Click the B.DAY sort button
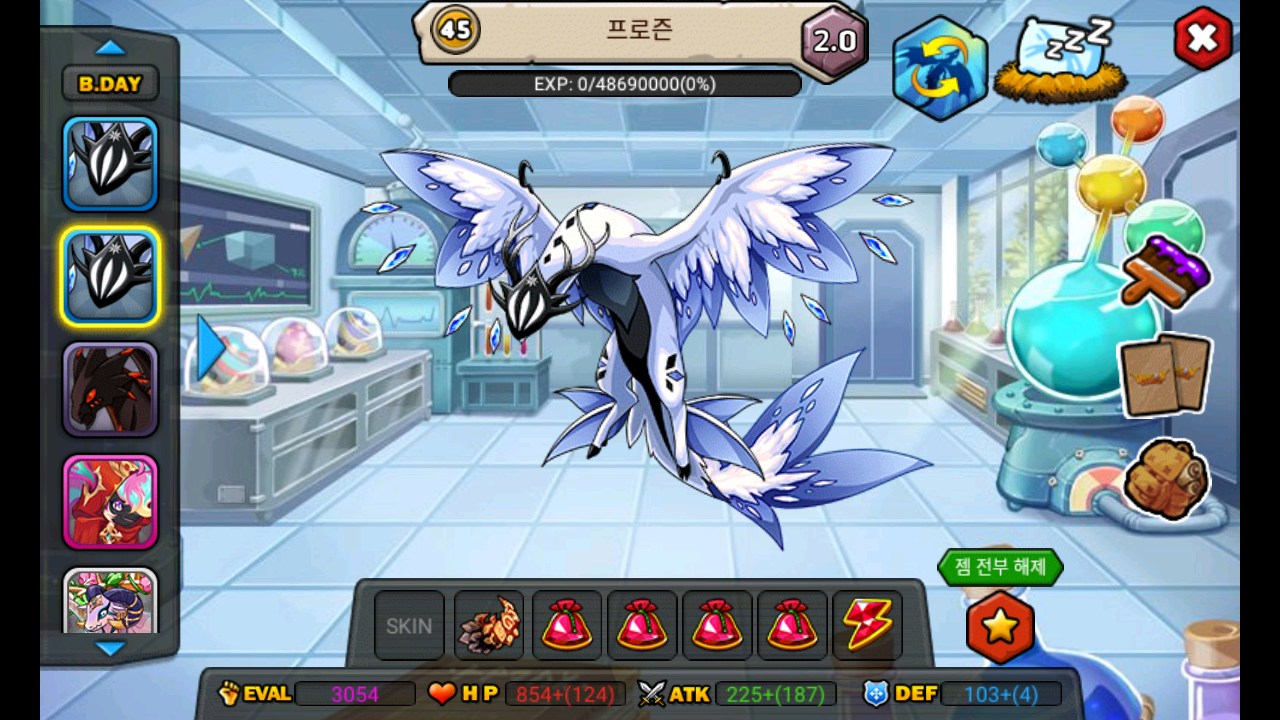 coord(110,84)
